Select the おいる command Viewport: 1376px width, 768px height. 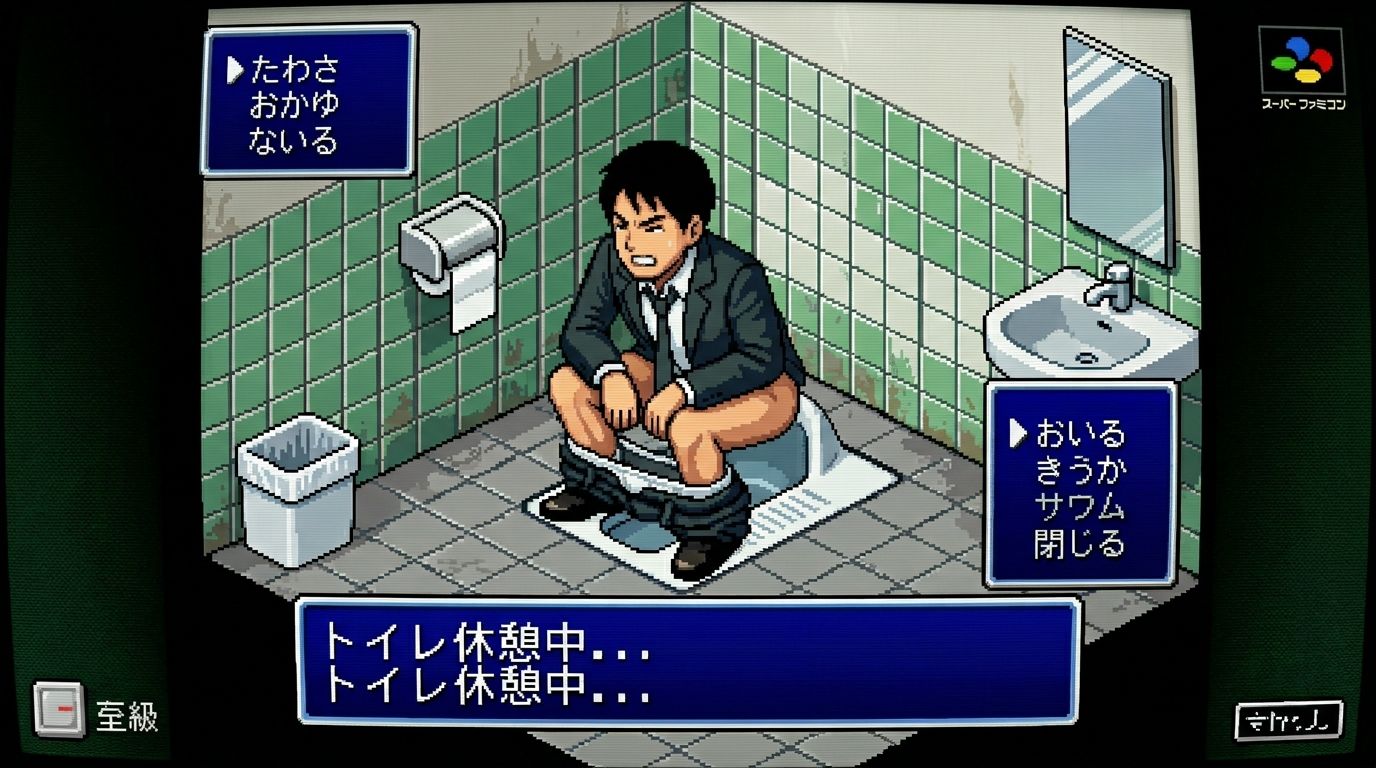click(1080, 434)
